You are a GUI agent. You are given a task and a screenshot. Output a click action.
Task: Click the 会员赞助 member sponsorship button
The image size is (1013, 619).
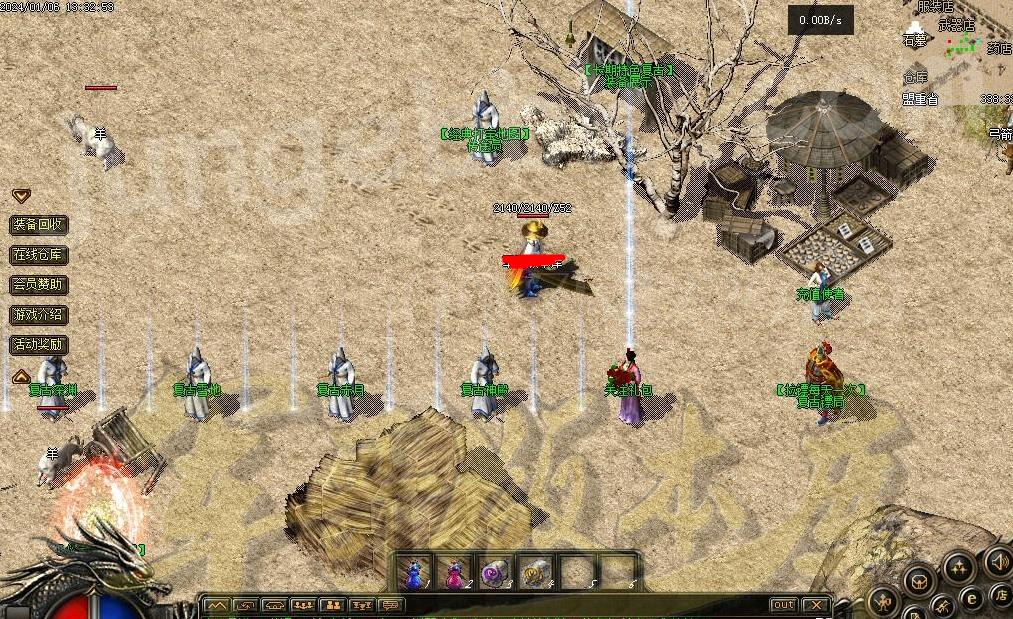click(x=39, y=285)
